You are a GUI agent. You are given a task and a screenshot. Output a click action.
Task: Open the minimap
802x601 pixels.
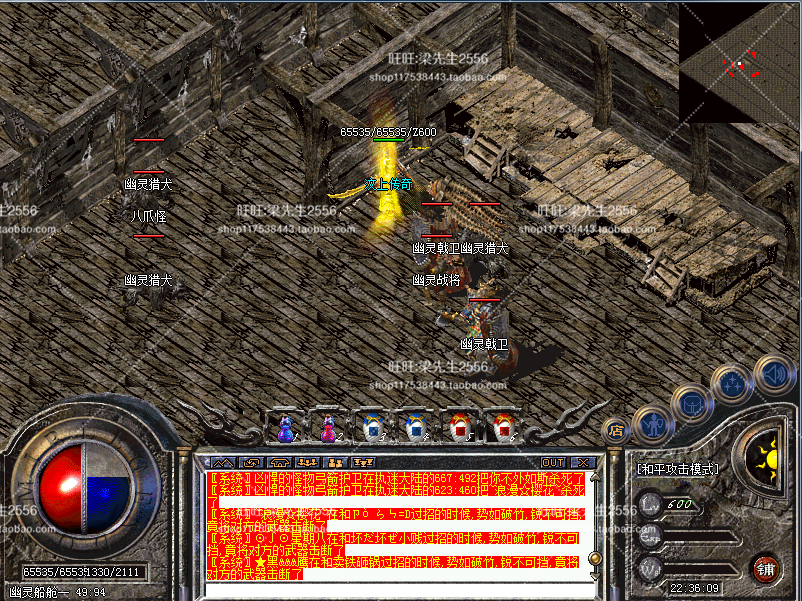740,62
